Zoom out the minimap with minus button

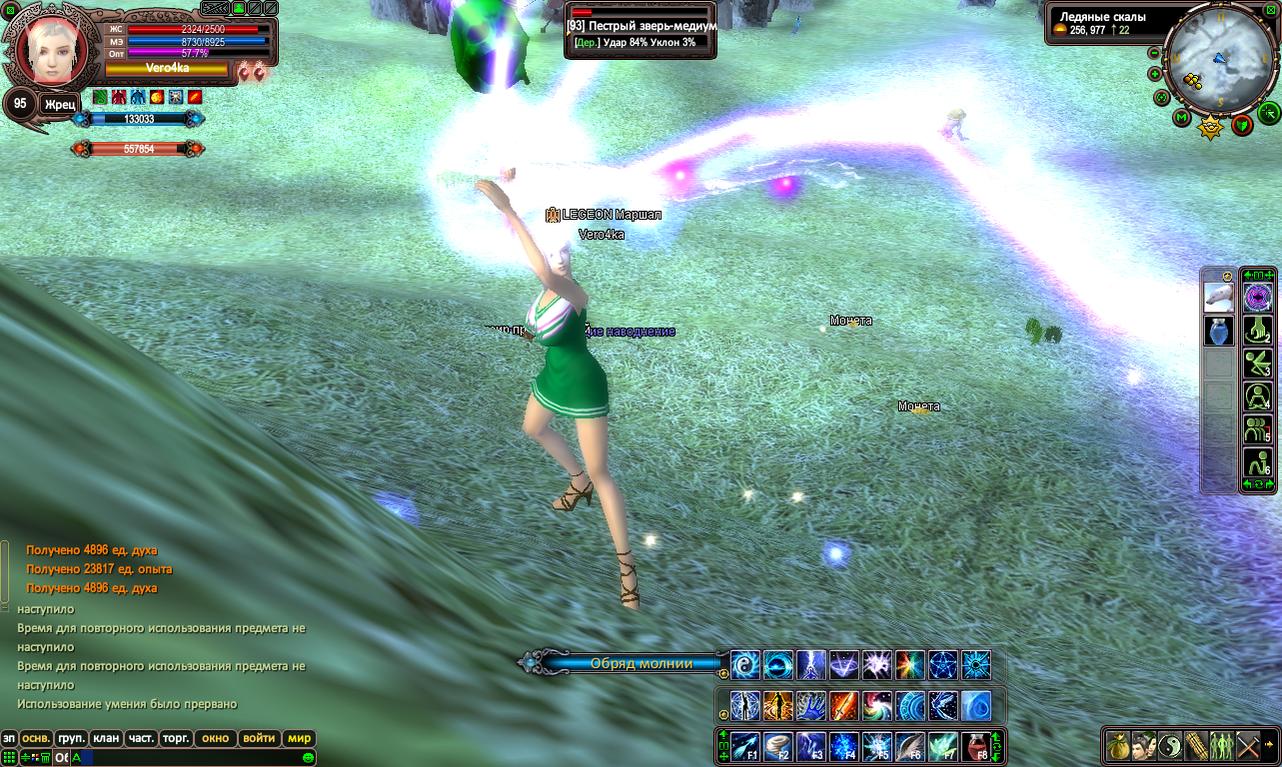(x=1153, y=53)
